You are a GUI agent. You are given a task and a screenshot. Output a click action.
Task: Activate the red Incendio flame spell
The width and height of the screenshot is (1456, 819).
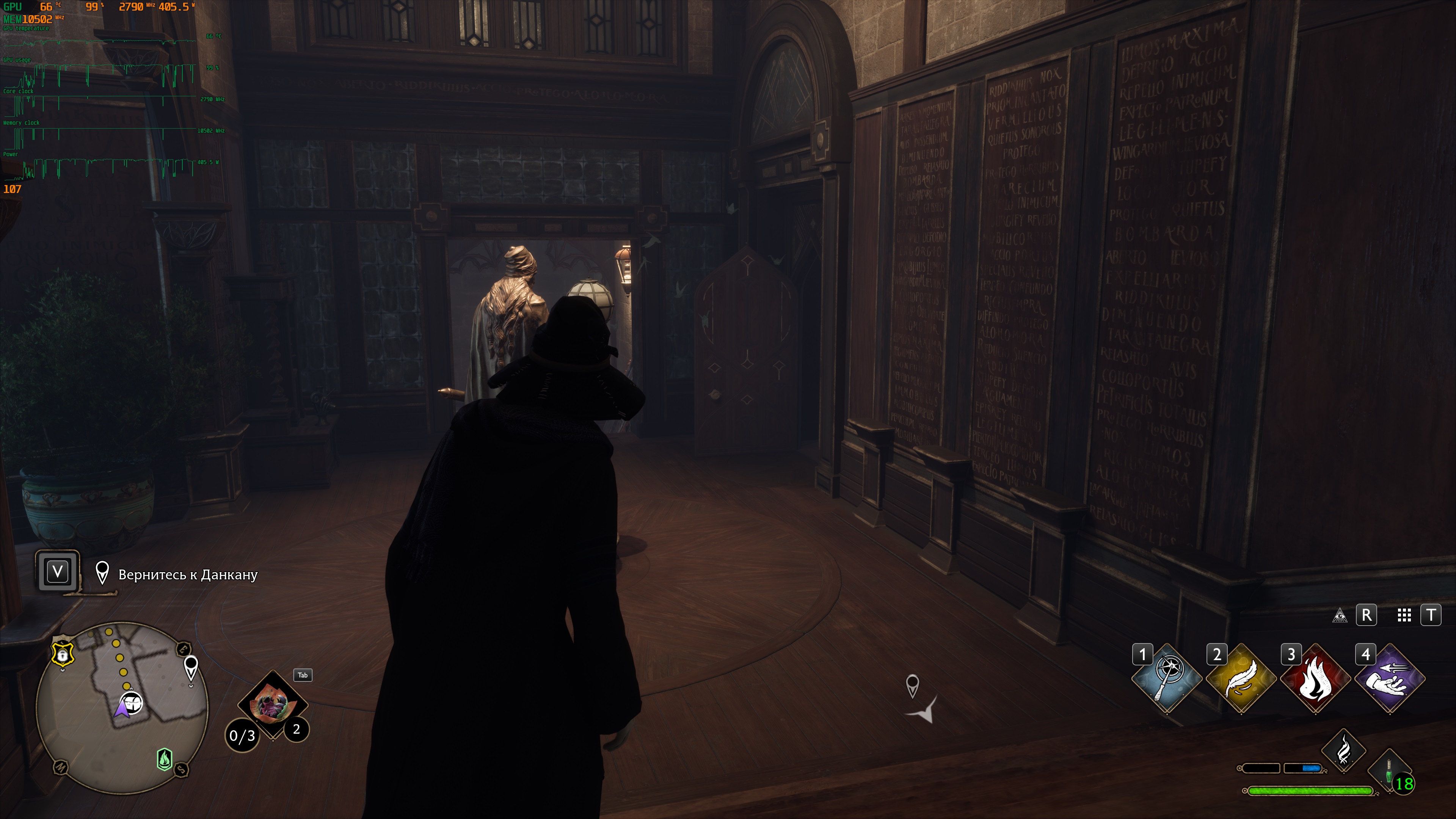1315,678
